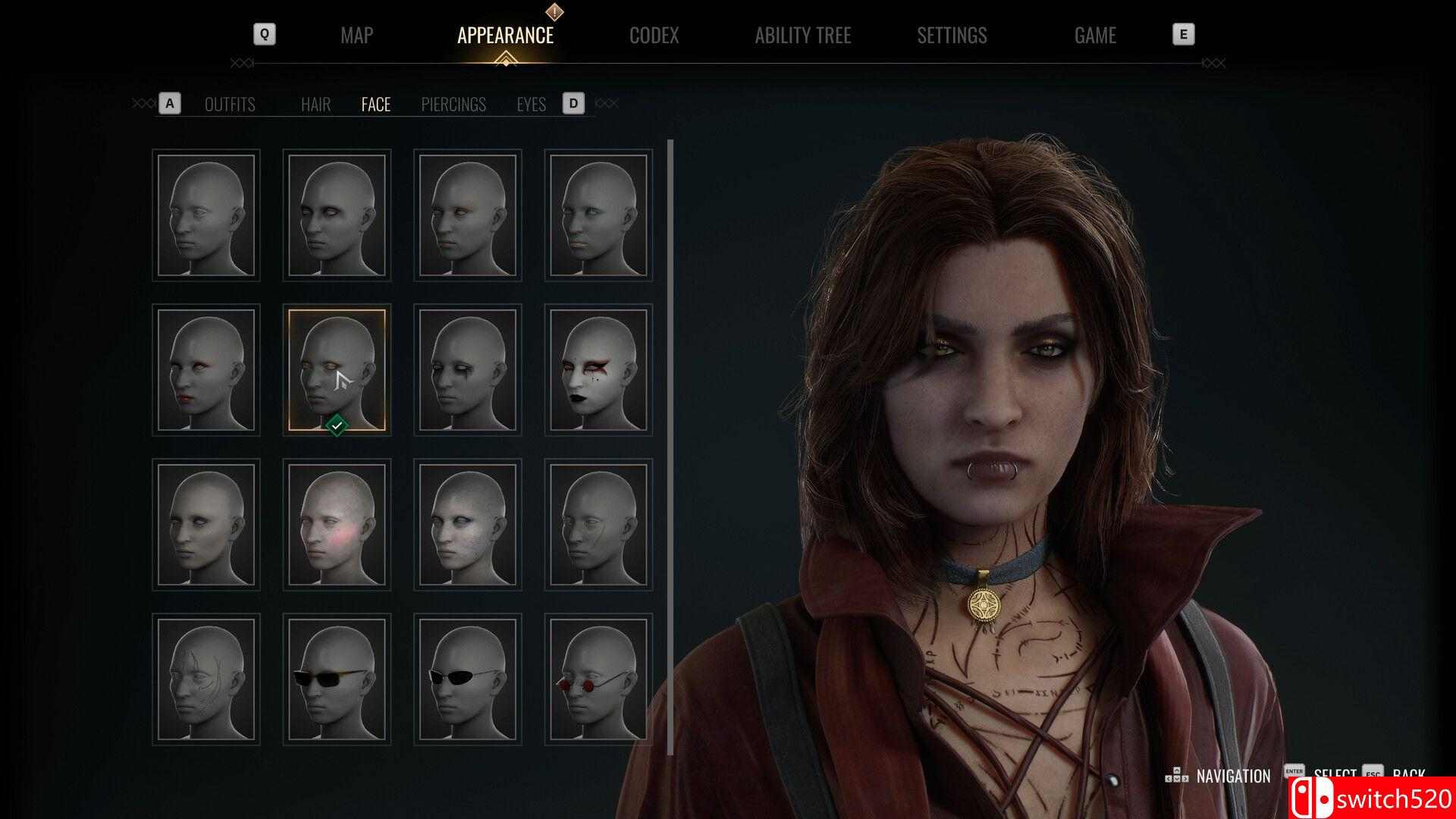Switch to the Codex tab
The height and width of the screenshot is (819, 1456).
pyautogui.click(x=654, y=36)
